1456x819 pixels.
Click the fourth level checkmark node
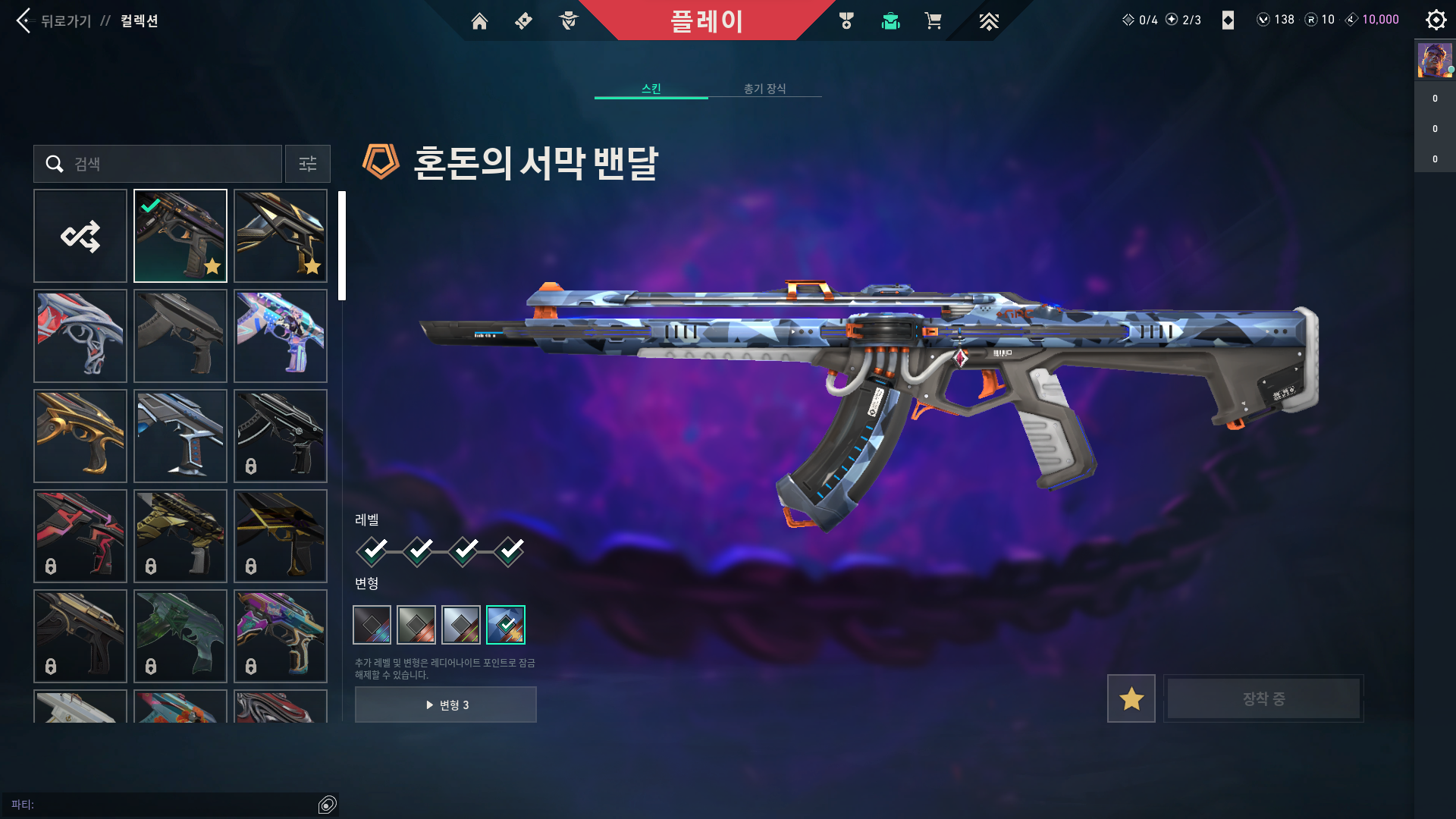coord(510,551)
